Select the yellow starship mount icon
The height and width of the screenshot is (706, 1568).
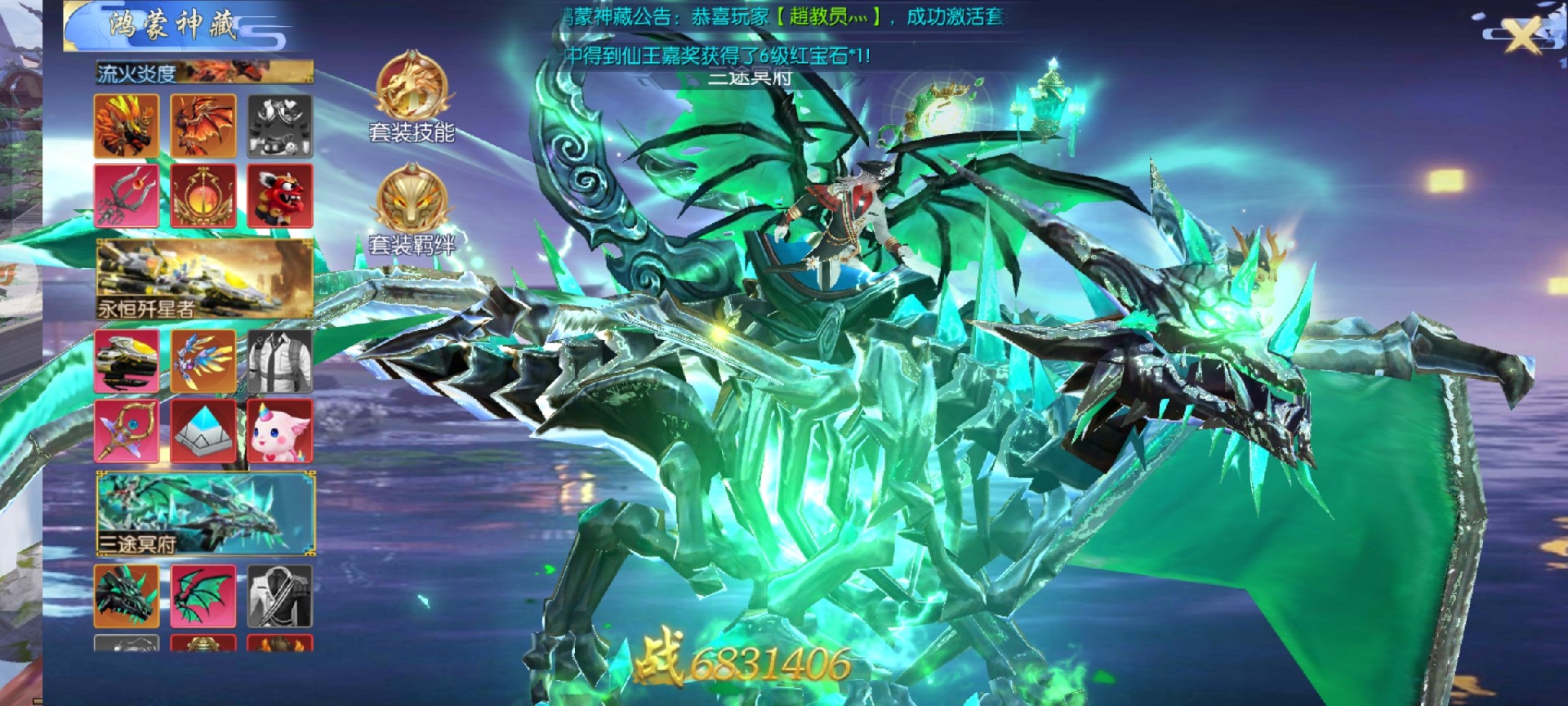pos(127,361)
